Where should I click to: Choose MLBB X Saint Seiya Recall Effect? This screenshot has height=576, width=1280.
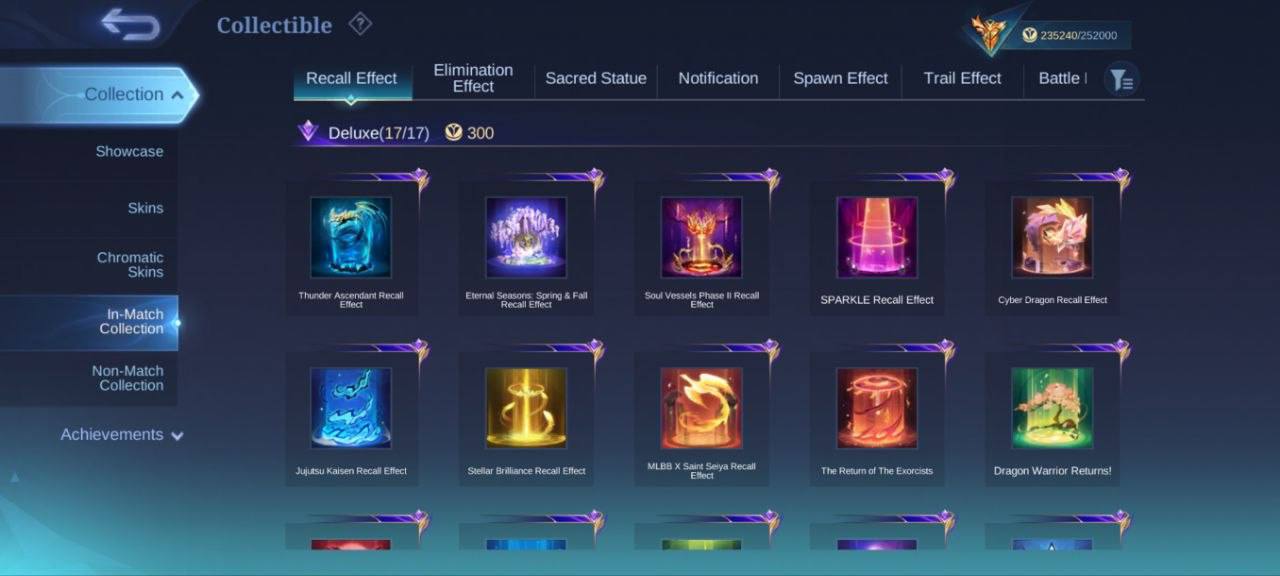[701, 415]
